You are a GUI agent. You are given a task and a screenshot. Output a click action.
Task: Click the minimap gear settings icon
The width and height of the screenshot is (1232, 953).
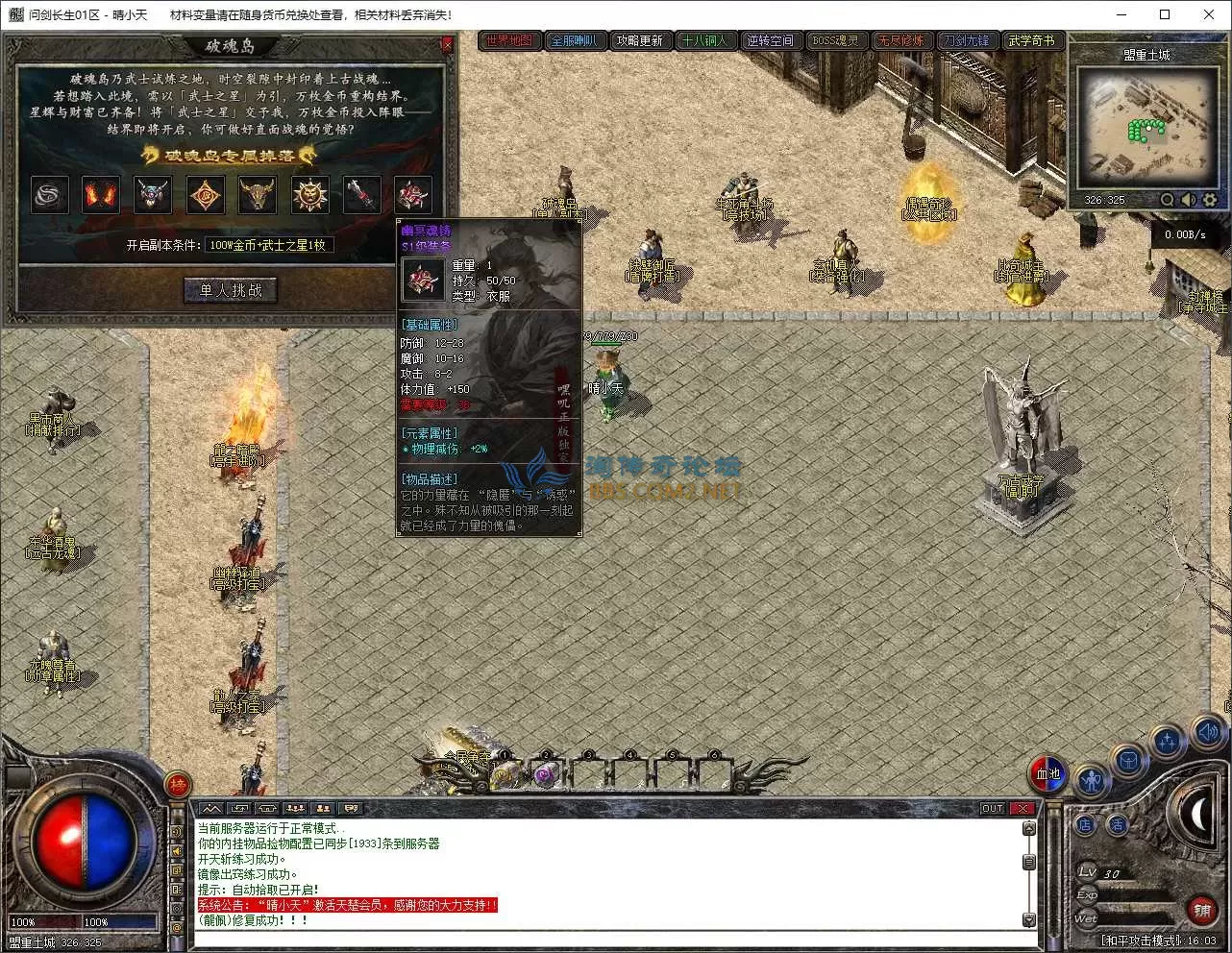click(1210, 200)
